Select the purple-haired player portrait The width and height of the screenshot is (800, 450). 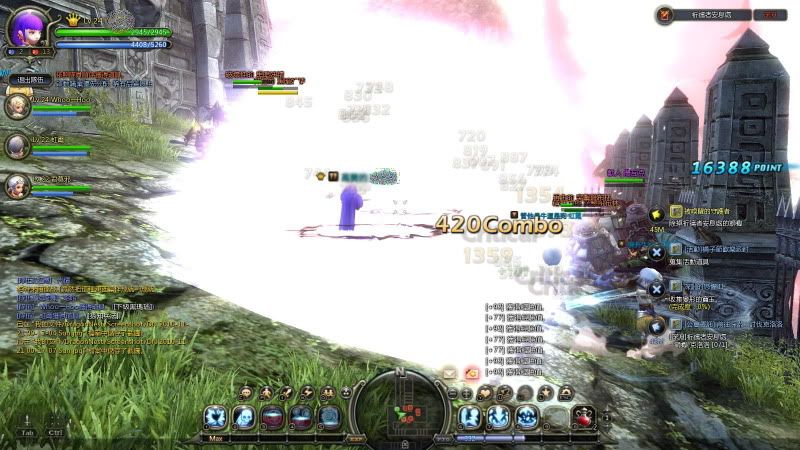coord(28,24)
